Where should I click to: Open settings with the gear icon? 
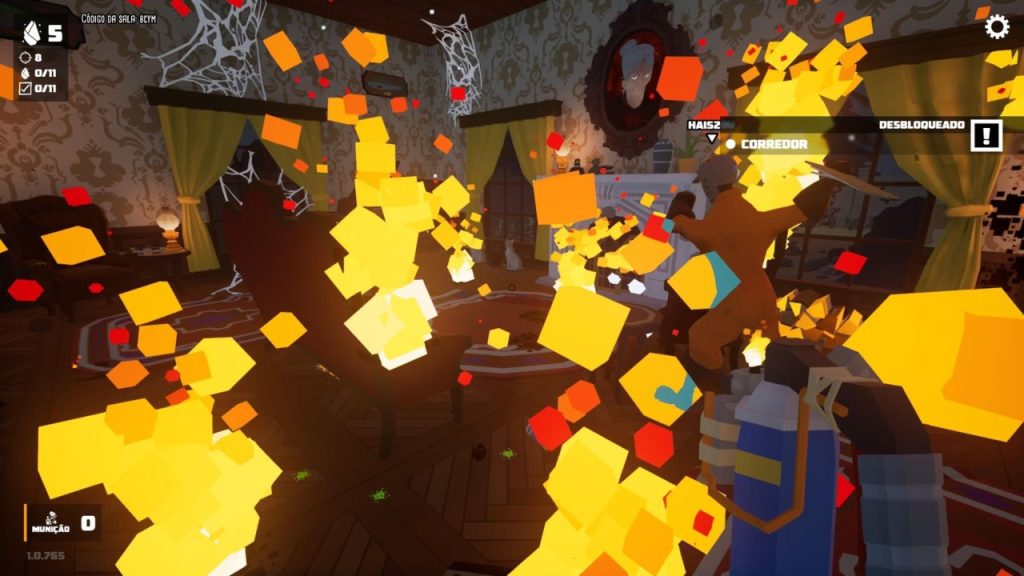coord(997,26)
